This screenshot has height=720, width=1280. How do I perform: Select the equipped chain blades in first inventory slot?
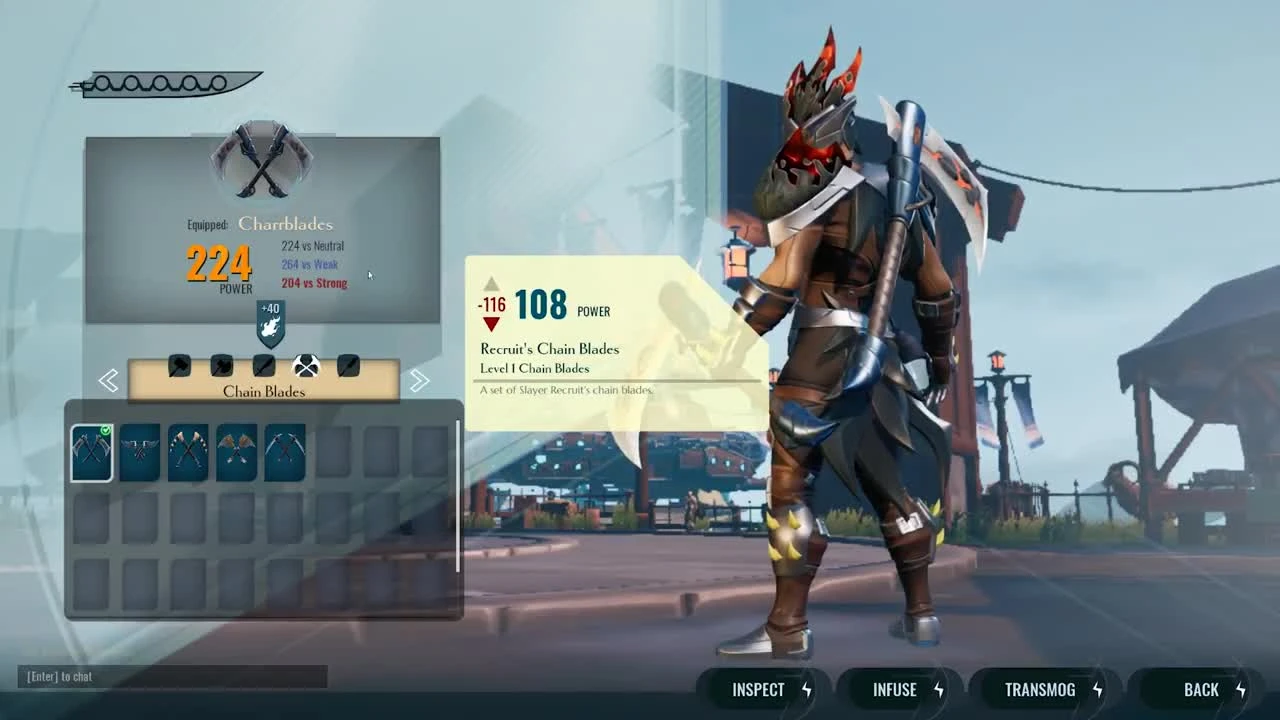(91, 451)
